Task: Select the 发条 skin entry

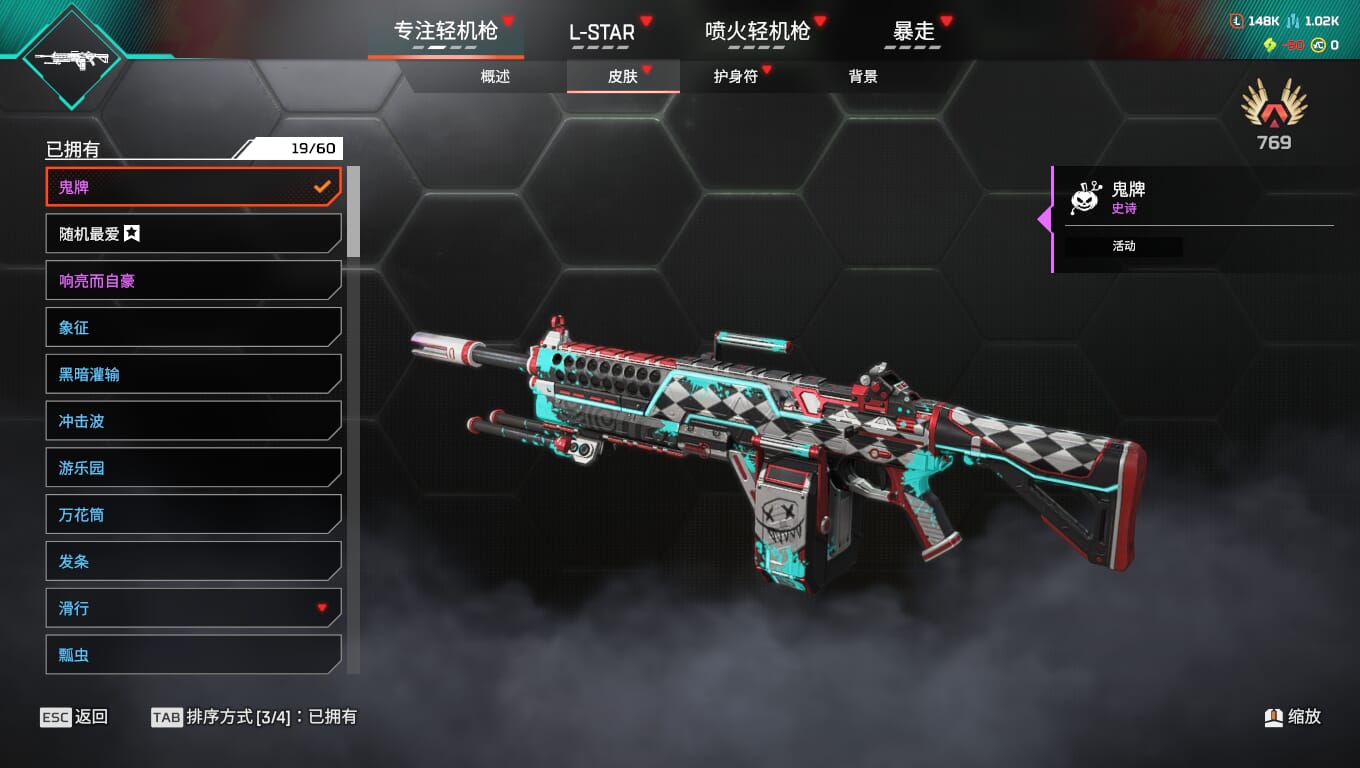Action: 194,562
